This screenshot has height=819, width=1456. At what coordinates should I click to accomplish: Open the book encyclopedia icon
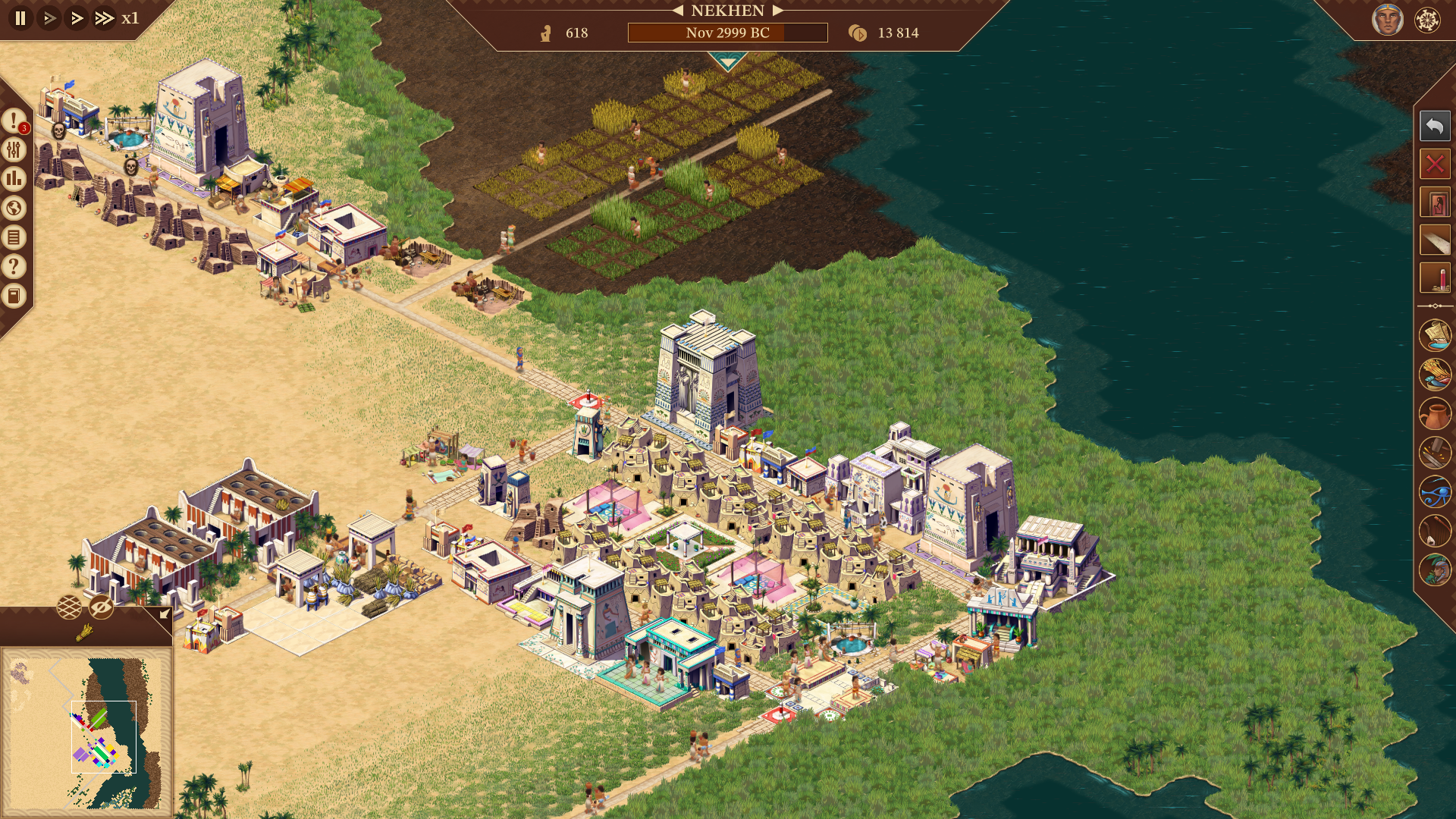coord(14,296)
